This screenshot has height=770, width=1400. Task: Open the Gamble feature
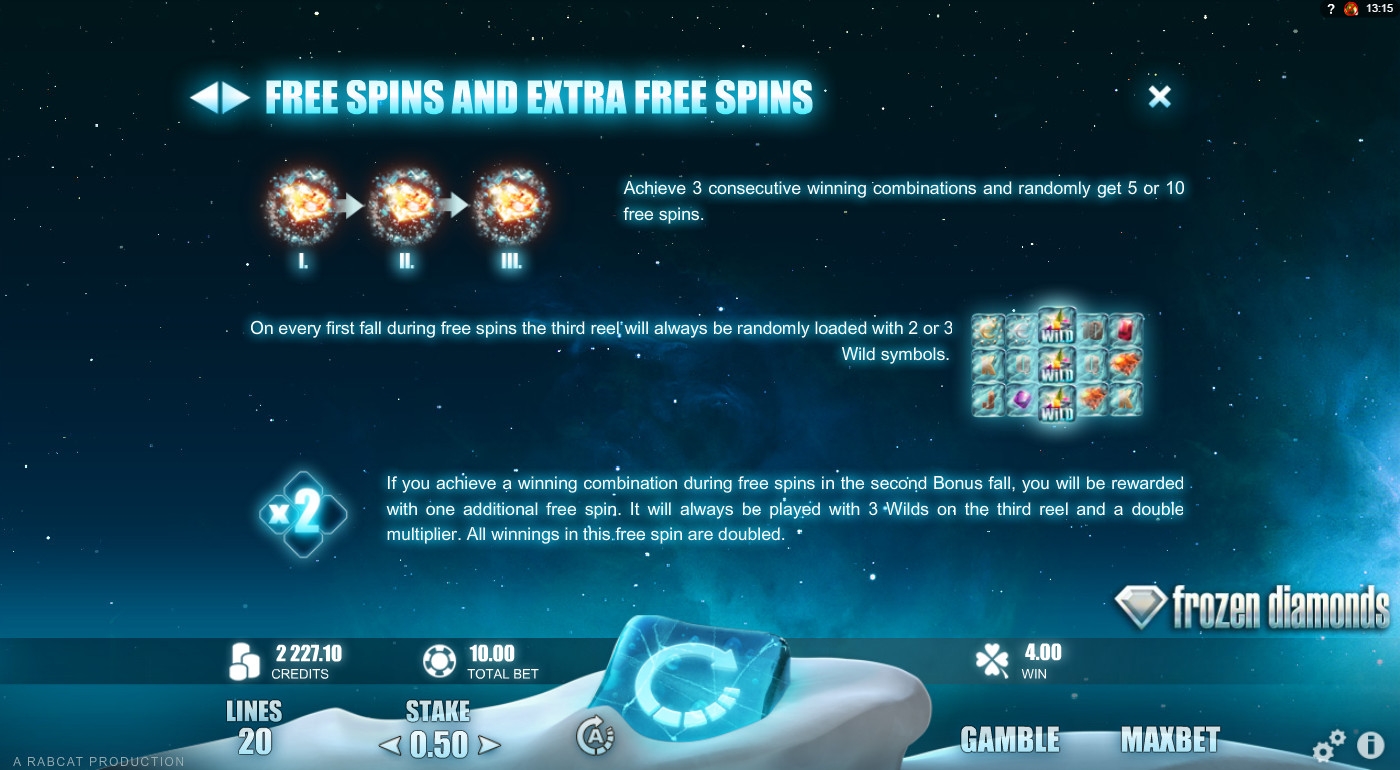tap(1009, 739)
